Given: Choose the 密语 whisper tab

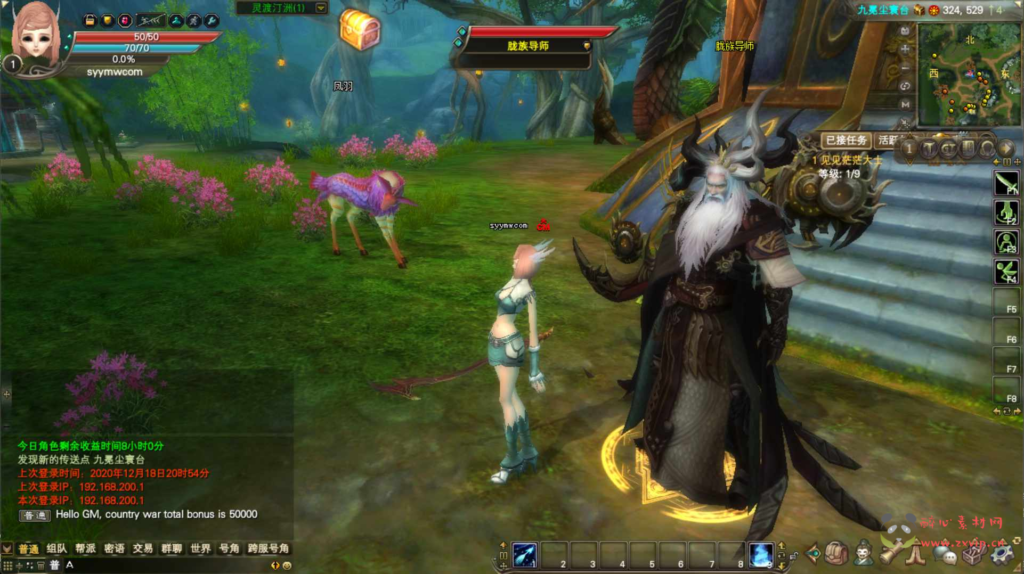Looking at the screenshot, I should pos(114,549).
